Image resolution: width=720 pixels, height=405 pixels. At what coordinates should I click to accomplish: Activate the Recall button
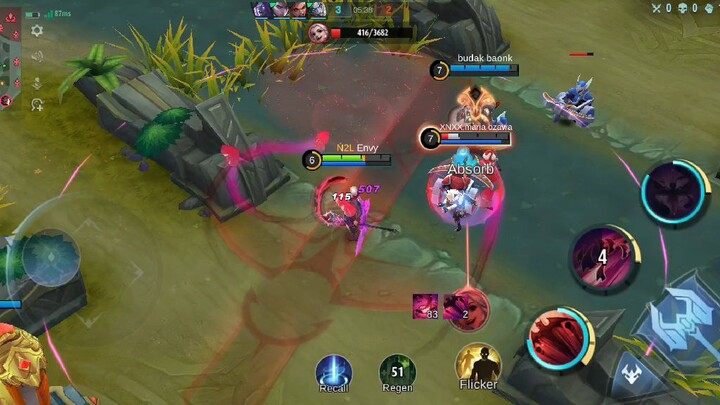[x=334, y=371]
